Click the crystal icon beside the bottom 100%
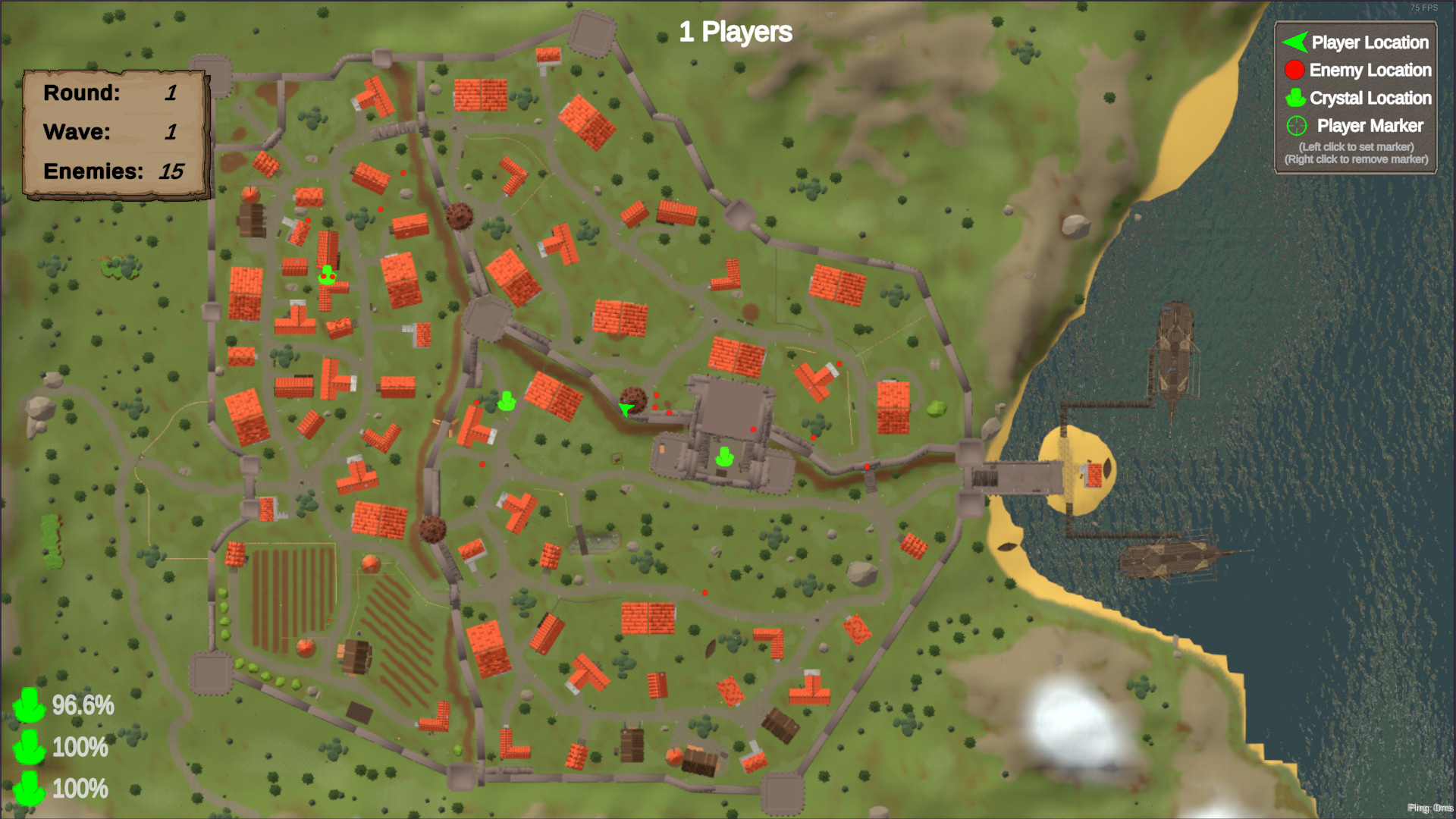The width and height of the screenshot is (1456, 819). [x=30, y=790]
